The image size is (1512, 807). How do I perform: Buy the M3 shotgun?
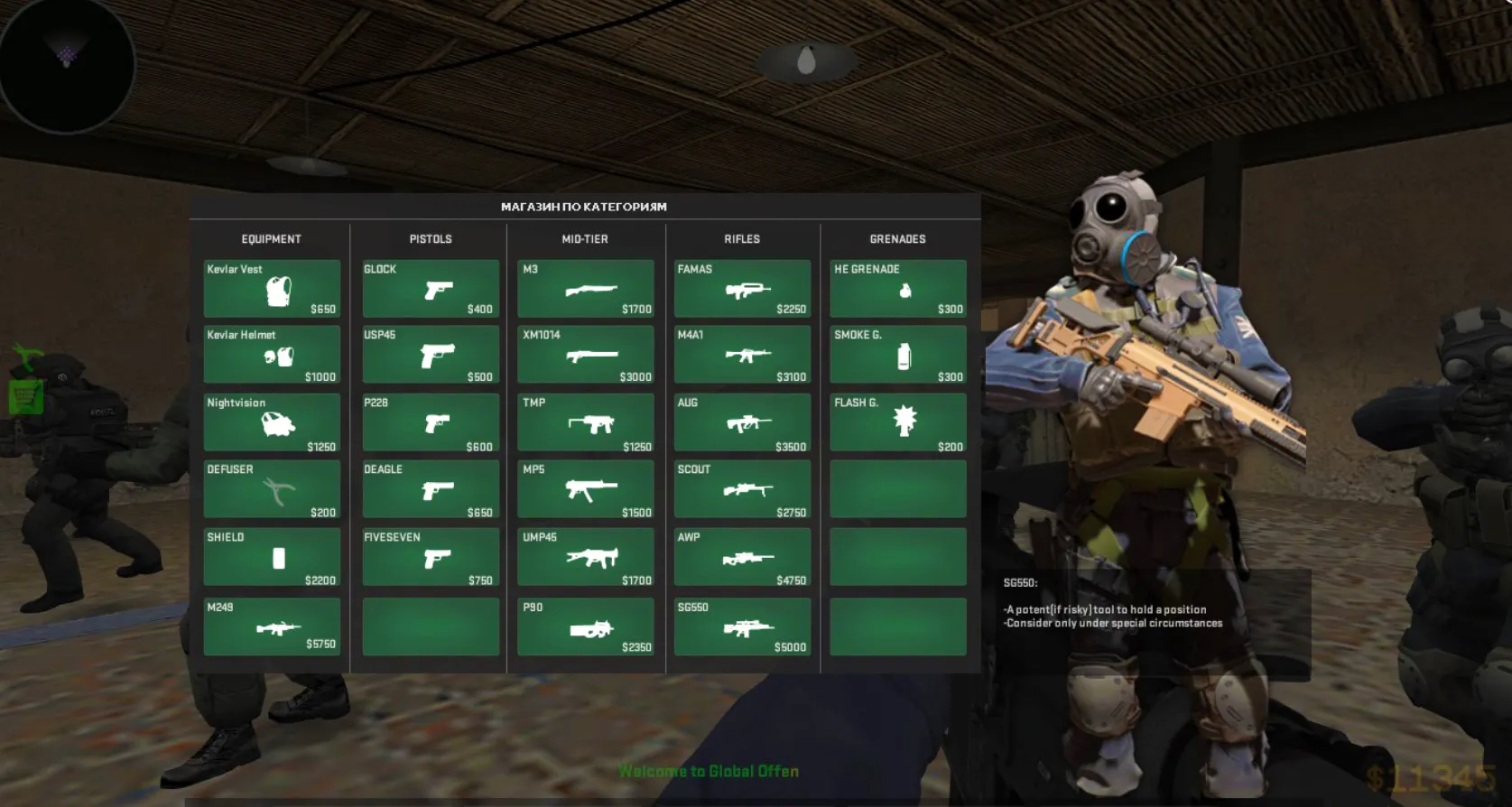[x=586, y=289]
